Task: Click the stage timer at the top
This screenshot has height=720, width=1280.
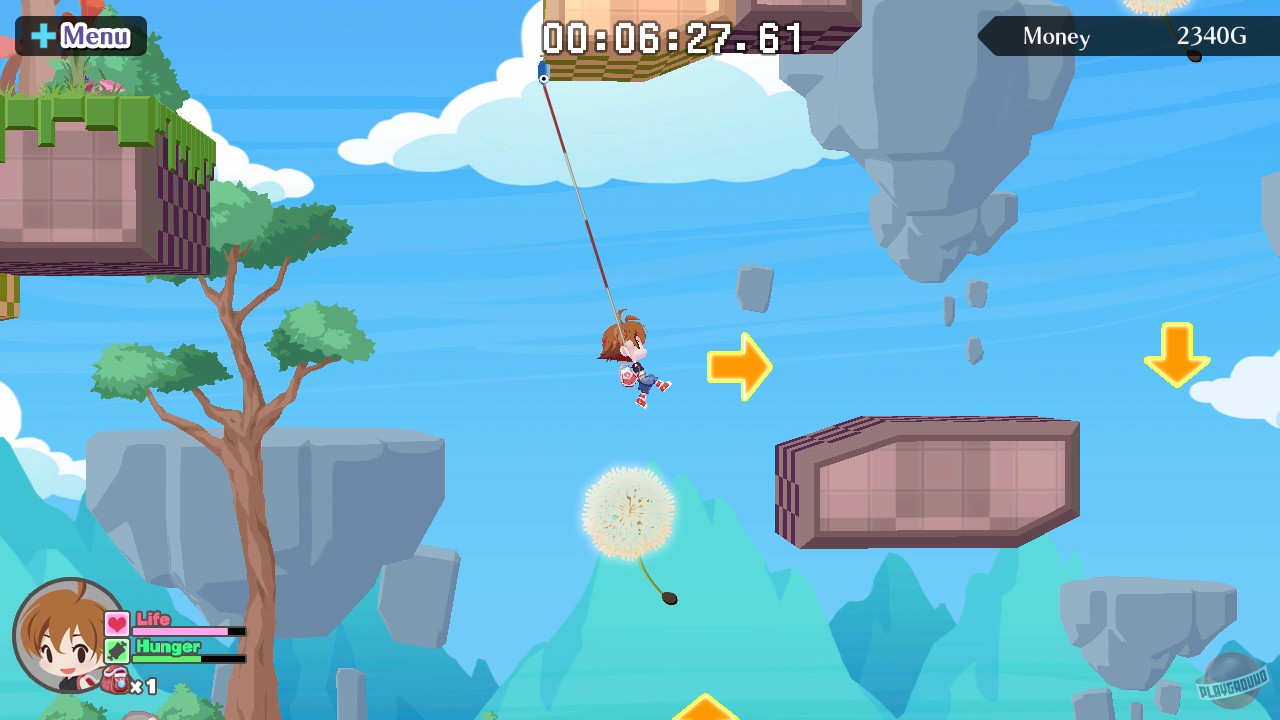Action: tap(670, 38)
